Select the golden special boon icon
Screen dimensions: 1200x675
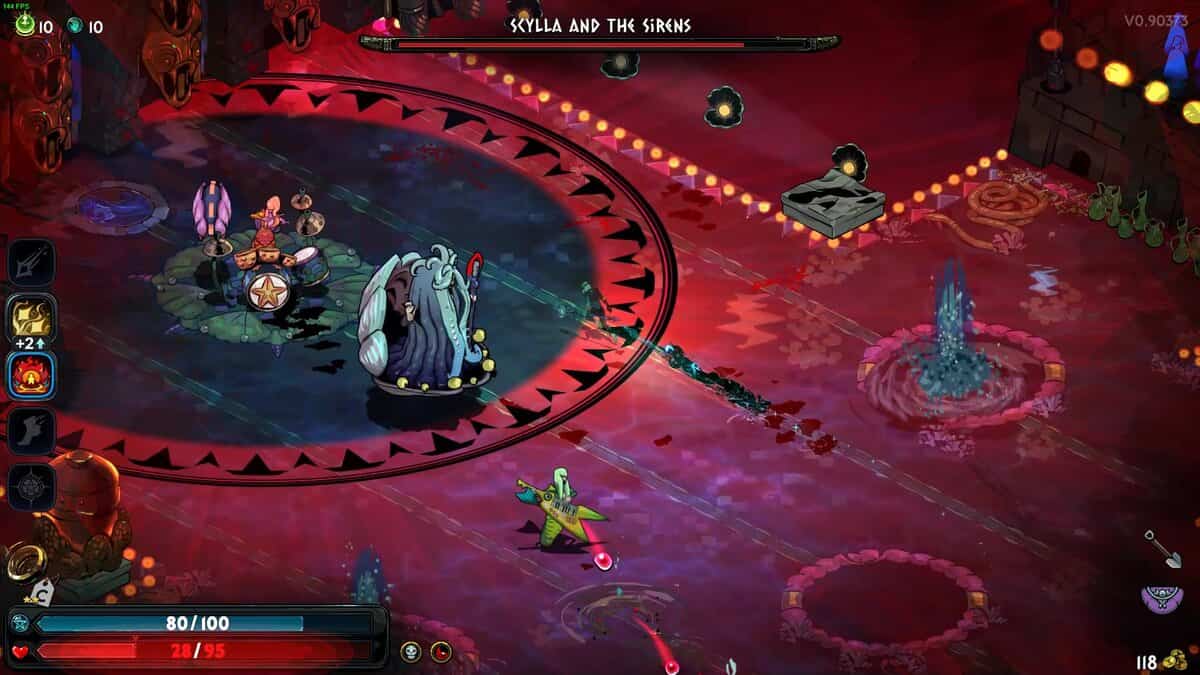click(31, 319)
